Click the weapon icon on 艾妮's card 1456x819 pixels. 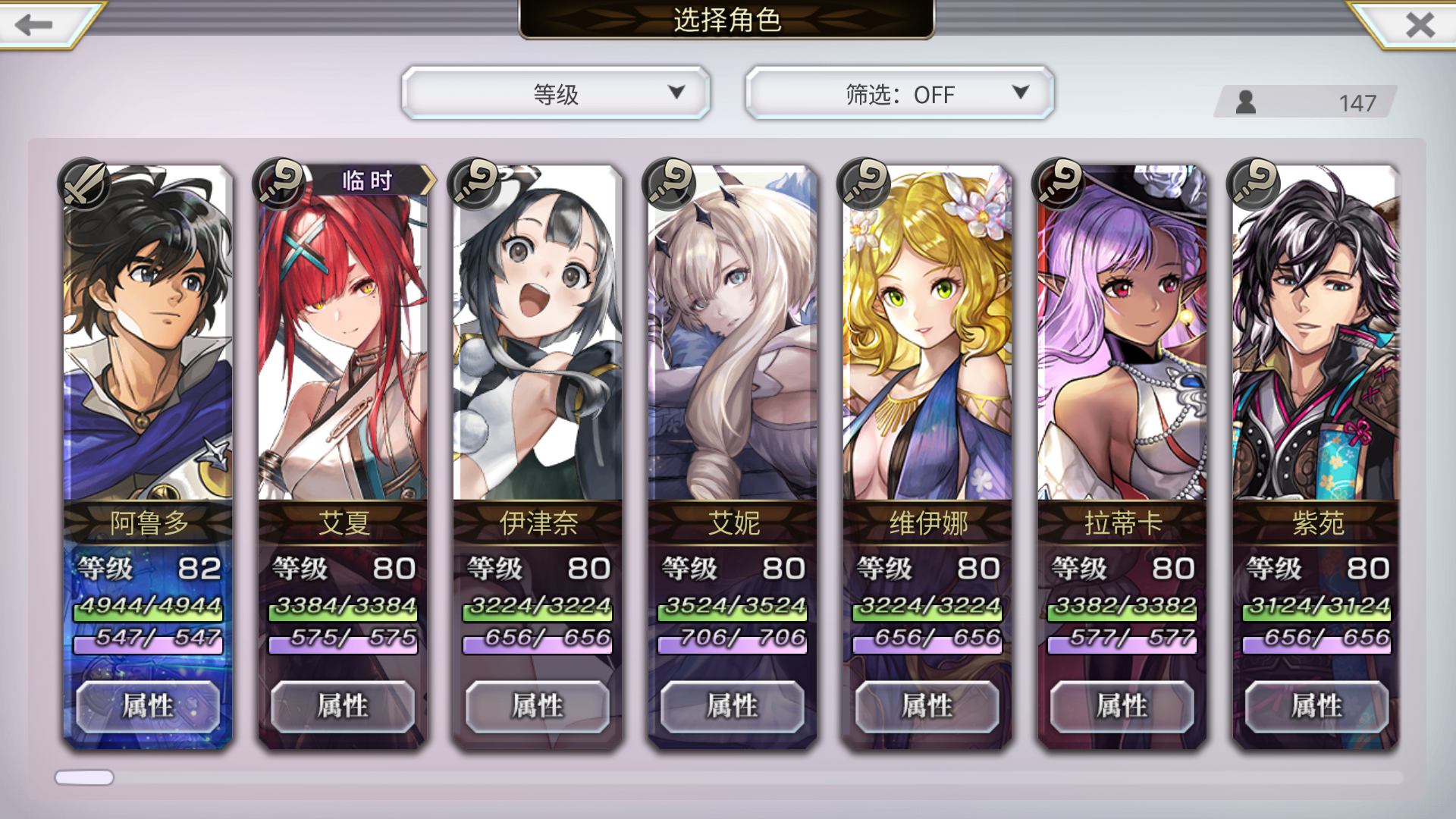[669, 184]
